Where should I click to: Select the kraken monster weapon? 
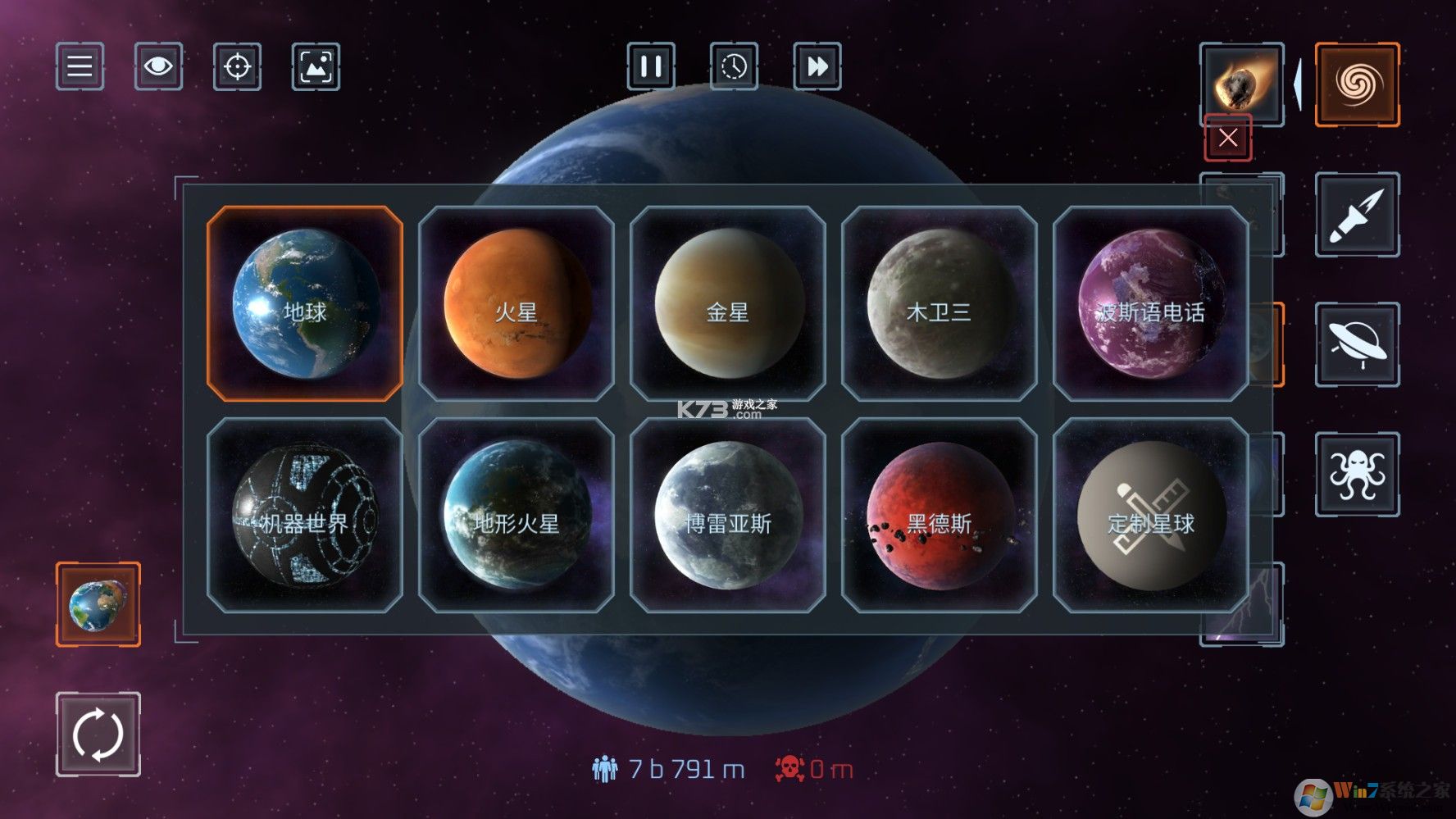click(x=1358, y=474)
